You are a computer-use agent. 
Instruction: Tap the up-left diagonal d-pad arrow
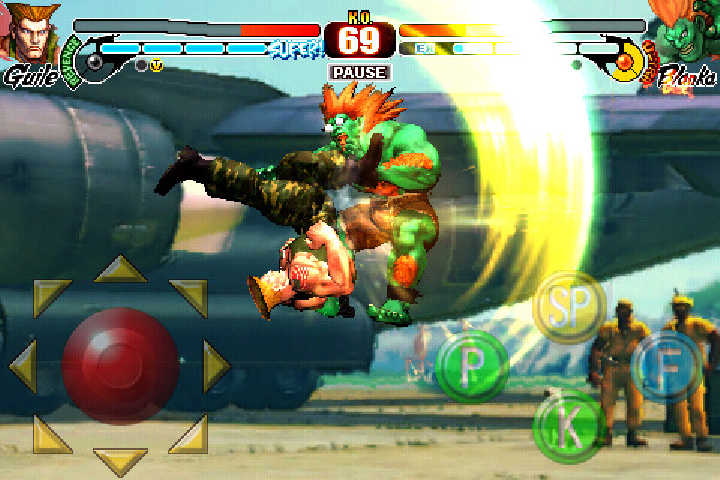tap(50, 297)
